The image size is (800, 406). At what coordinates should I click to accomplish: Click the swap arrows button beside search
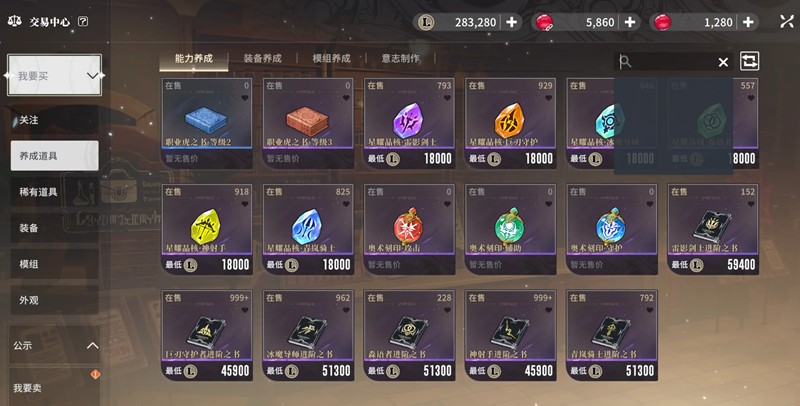749,61
